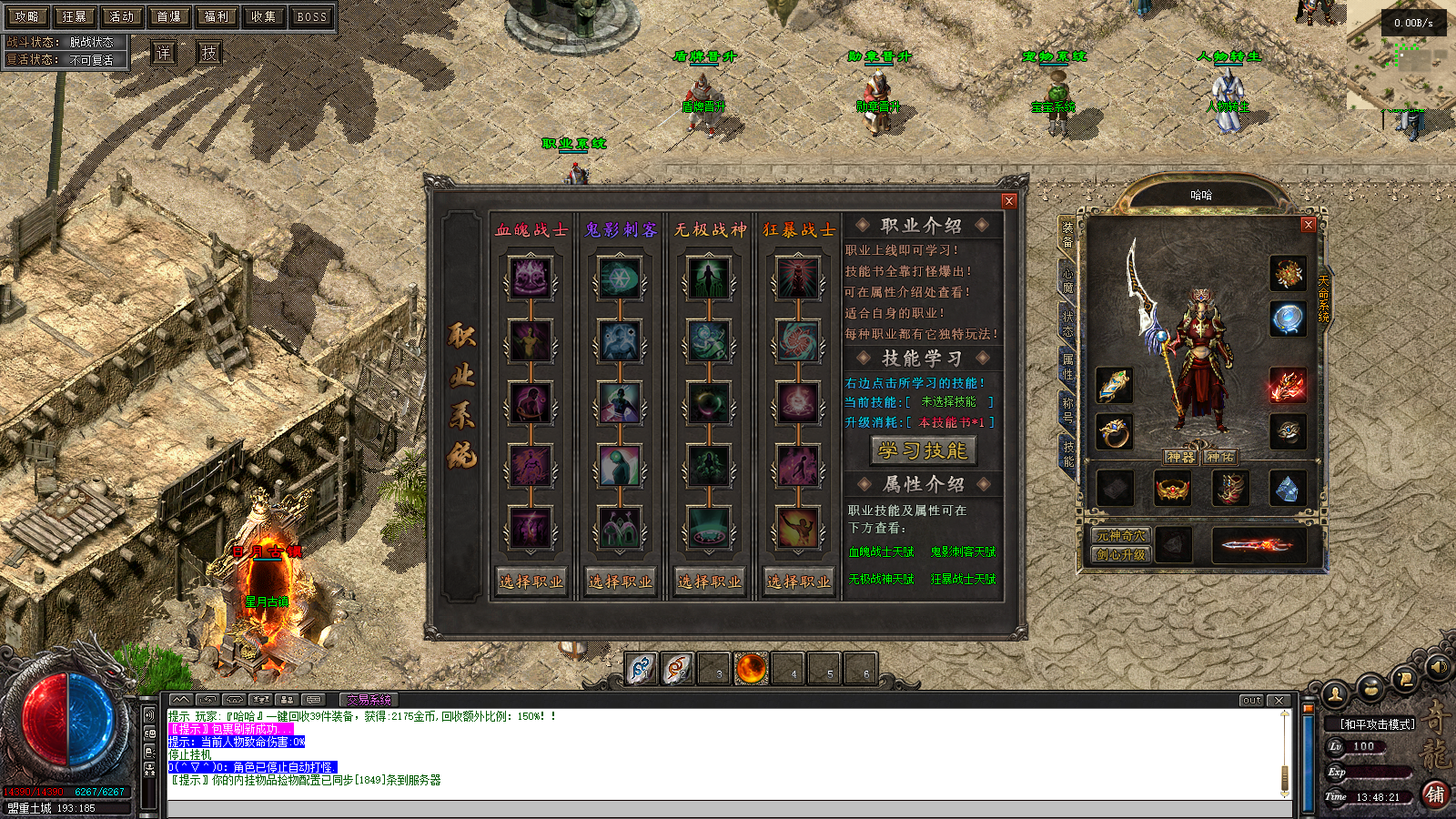Close the character equipment panel
1456x819 pixels.
(1308, 225)
